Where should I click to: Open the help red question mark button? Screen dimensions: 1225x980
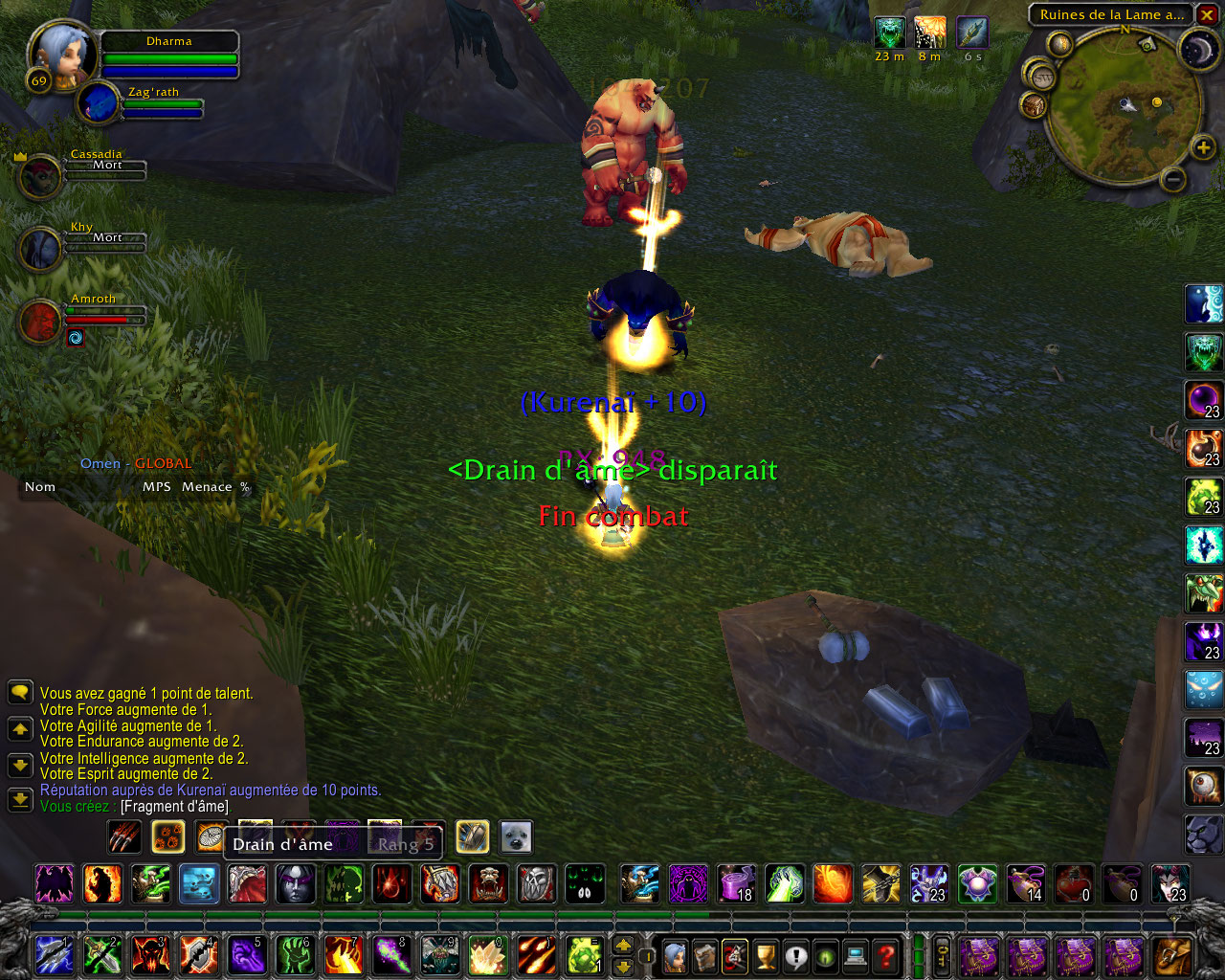tap(887, 956)
